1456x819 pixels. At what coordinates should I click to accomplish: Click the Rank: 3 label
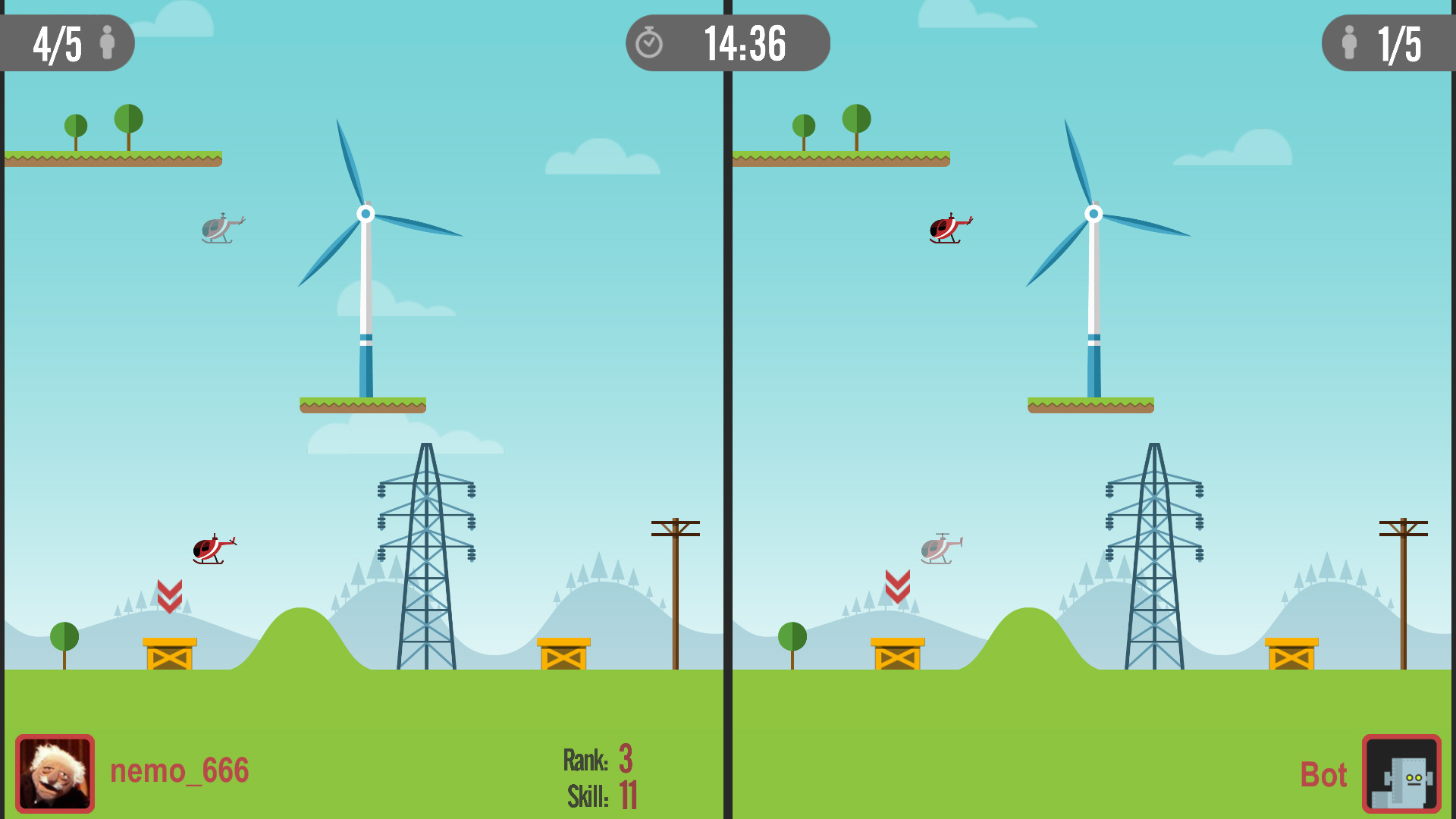598,758
